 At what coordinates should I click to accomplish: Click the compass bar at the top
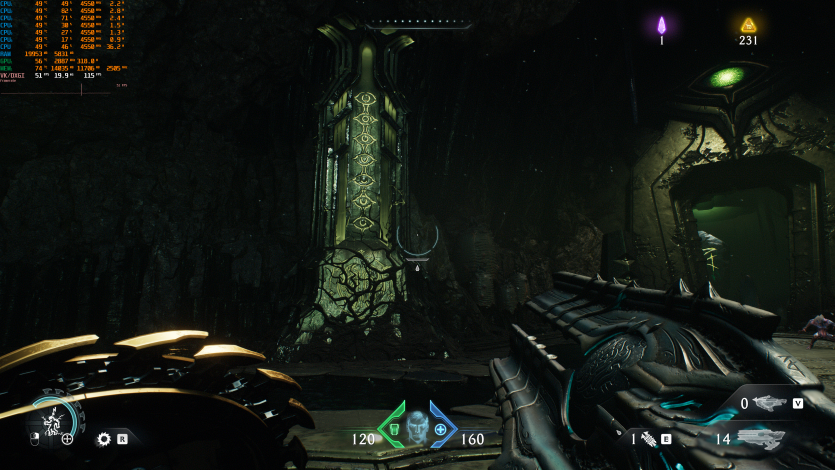417,22
